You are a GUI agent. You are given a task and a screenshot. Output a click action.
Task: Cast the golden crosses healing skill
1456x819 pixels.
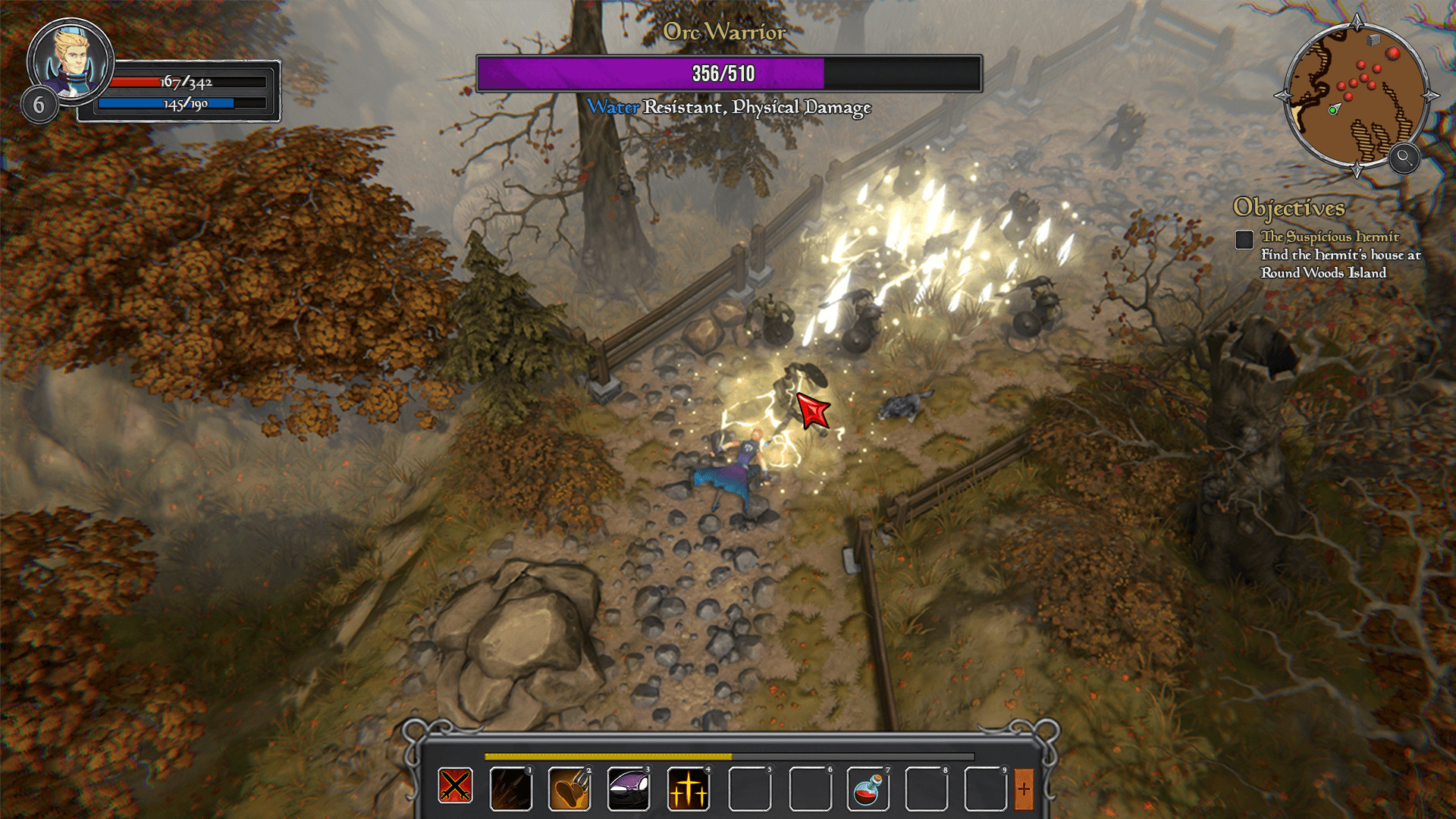(689, 787)
